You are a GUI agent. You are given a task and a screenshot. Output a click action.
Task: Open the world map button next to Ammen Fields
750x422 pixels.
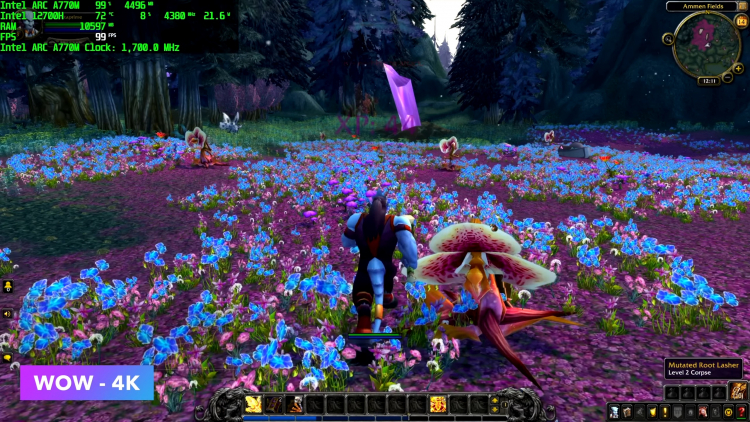742,6
